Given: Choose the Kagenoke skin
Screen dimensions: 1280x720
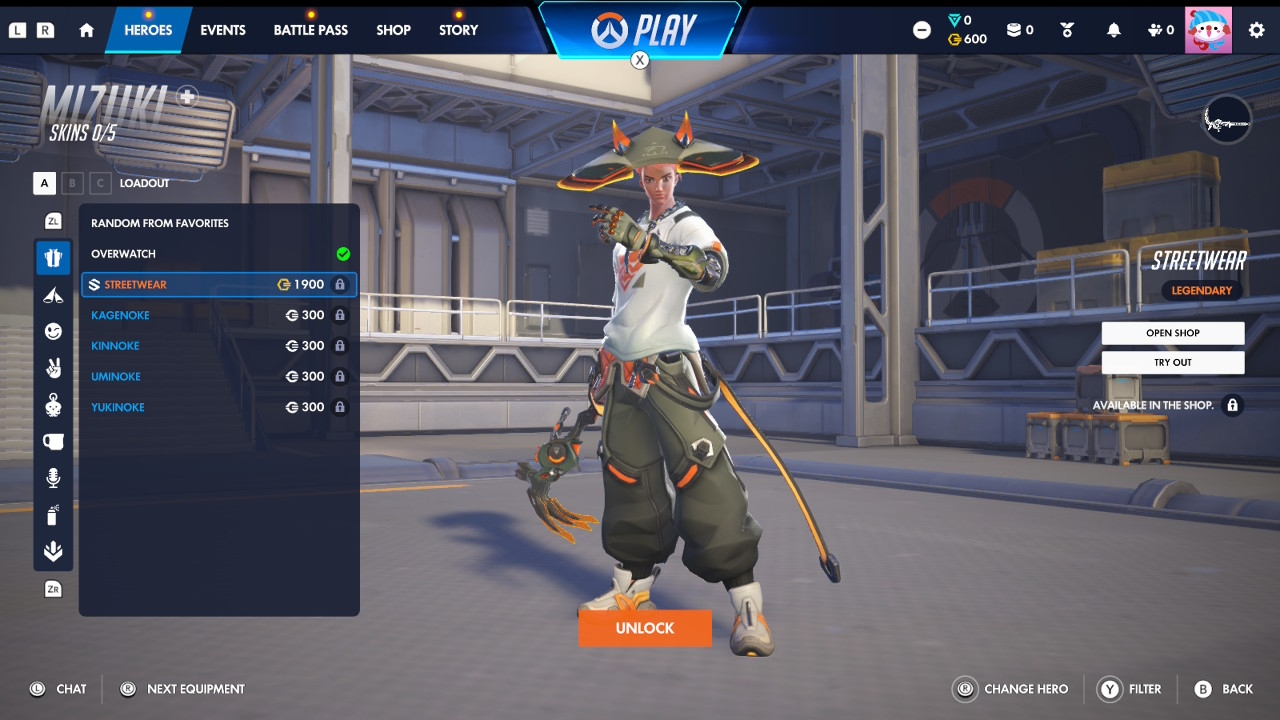Looking at the screenshot, I should (x=218, y=315).
